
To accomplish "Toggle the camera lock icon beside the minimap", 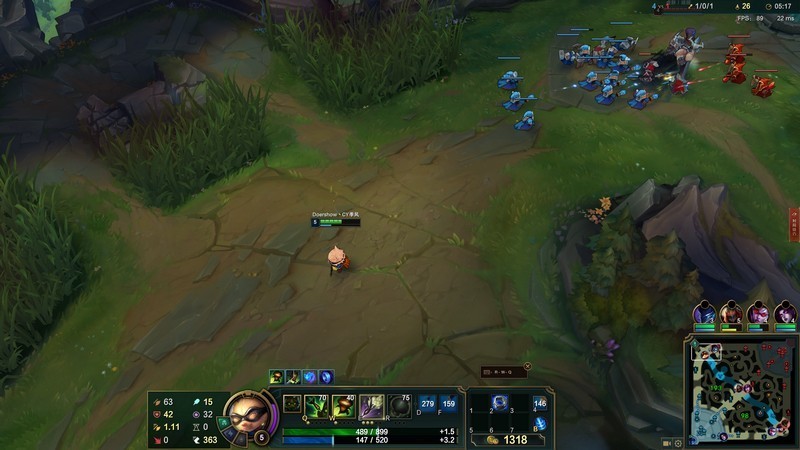I will pos(667,441).
